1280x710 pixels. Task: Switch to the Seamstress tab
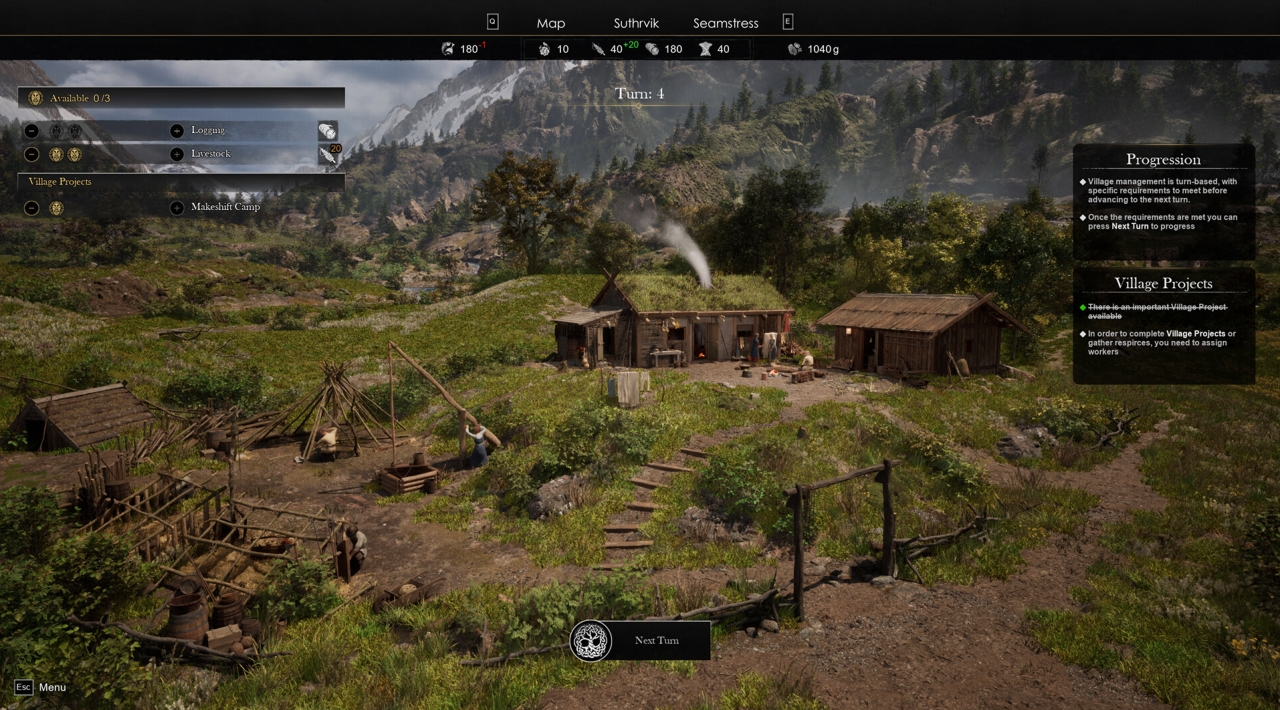click(725, 23)
